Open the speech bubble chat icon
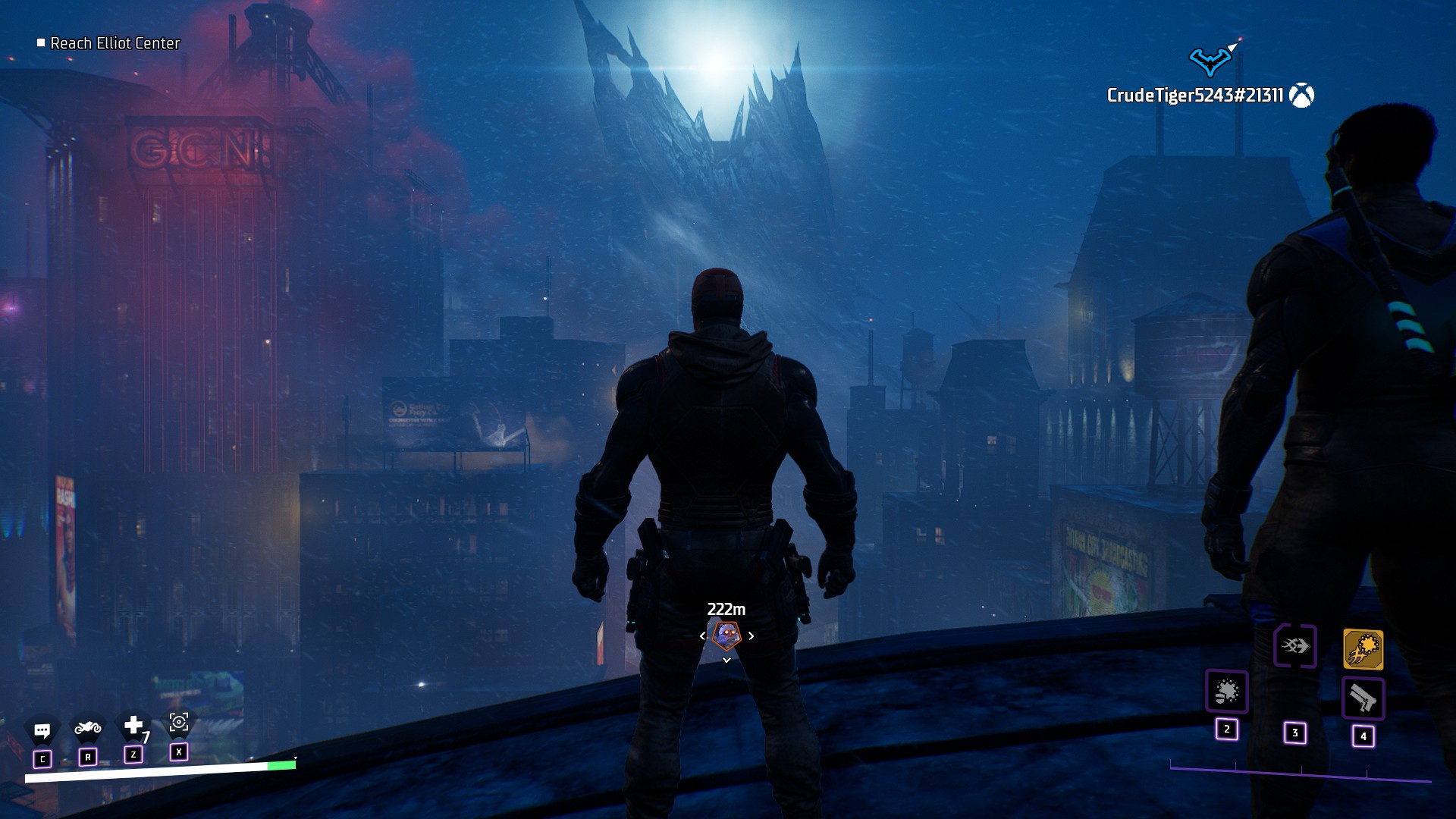Viewport: 1456px width, 819px height. click(42, 731)
